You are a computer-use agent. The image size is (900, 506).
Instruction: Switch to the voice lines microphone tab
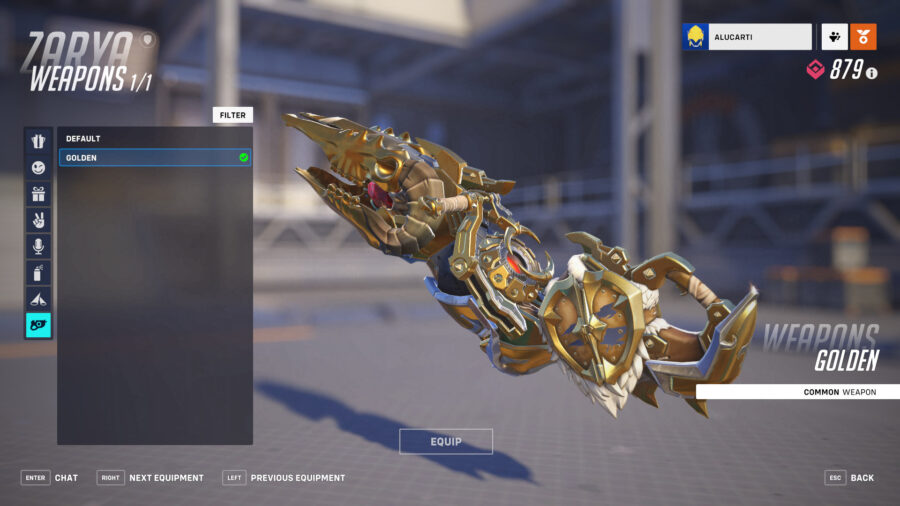[38, 246]
